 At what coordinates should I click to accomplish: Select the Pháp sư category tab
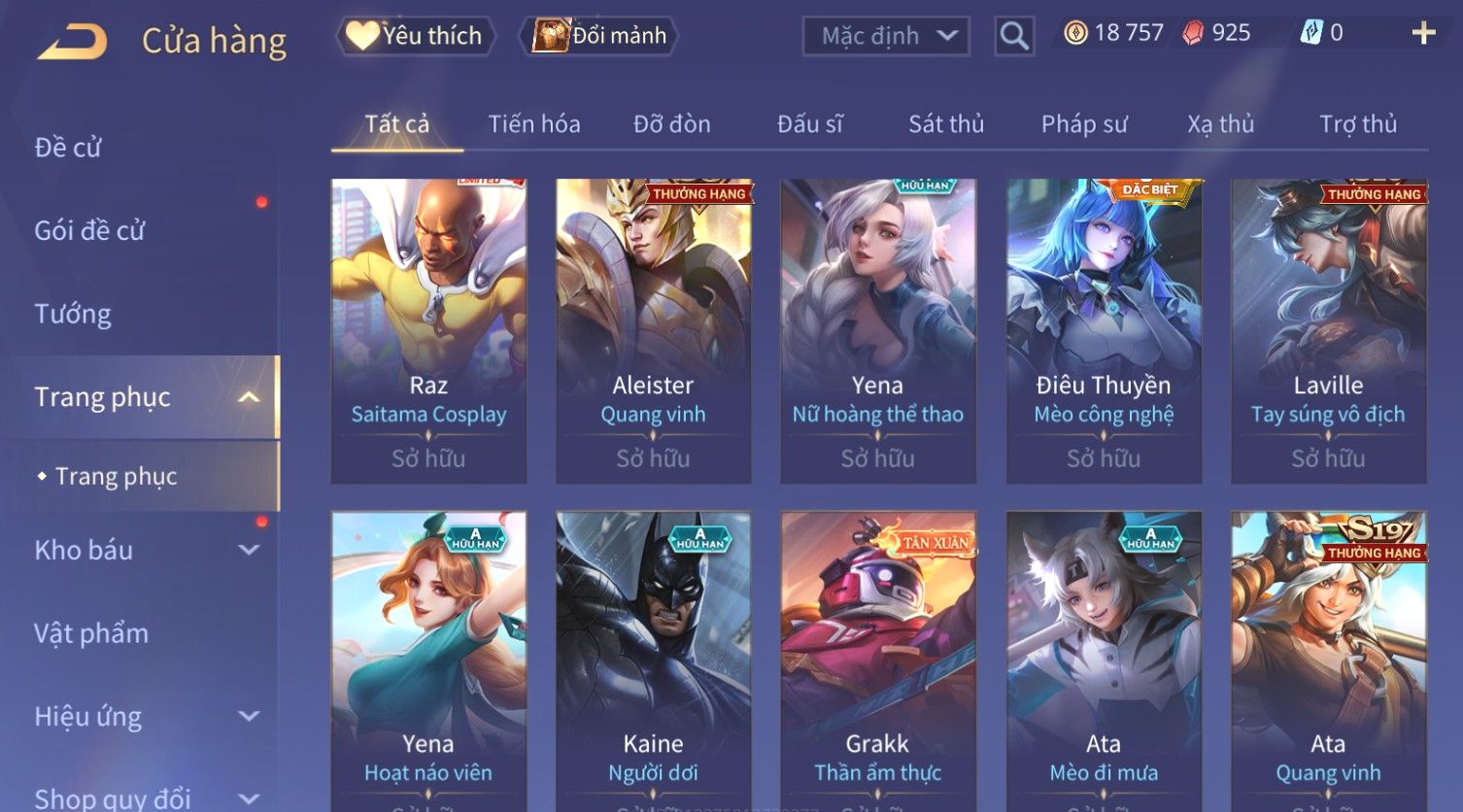tap(1084, 124)
